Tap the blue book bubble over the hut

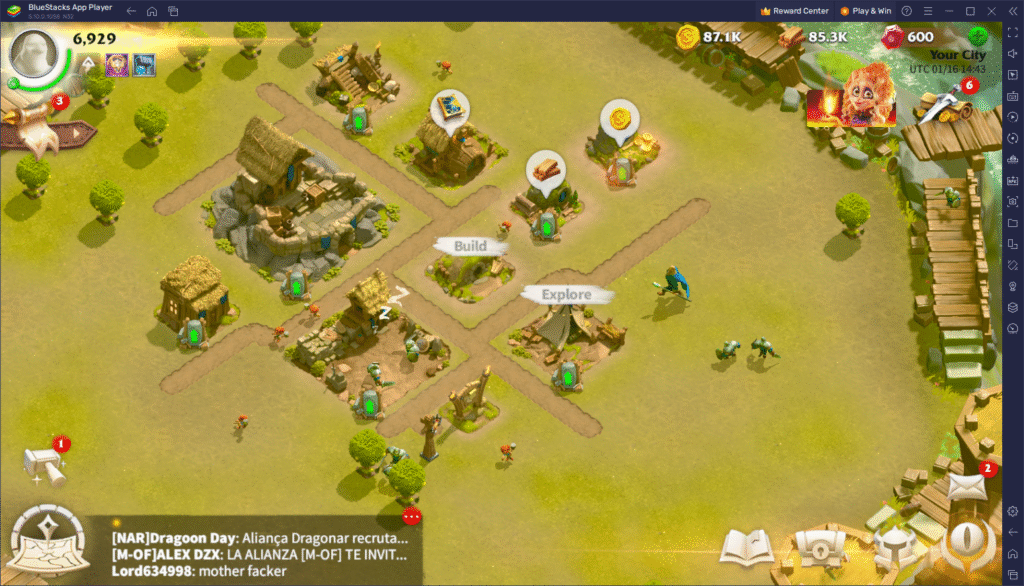coord(449,110)
